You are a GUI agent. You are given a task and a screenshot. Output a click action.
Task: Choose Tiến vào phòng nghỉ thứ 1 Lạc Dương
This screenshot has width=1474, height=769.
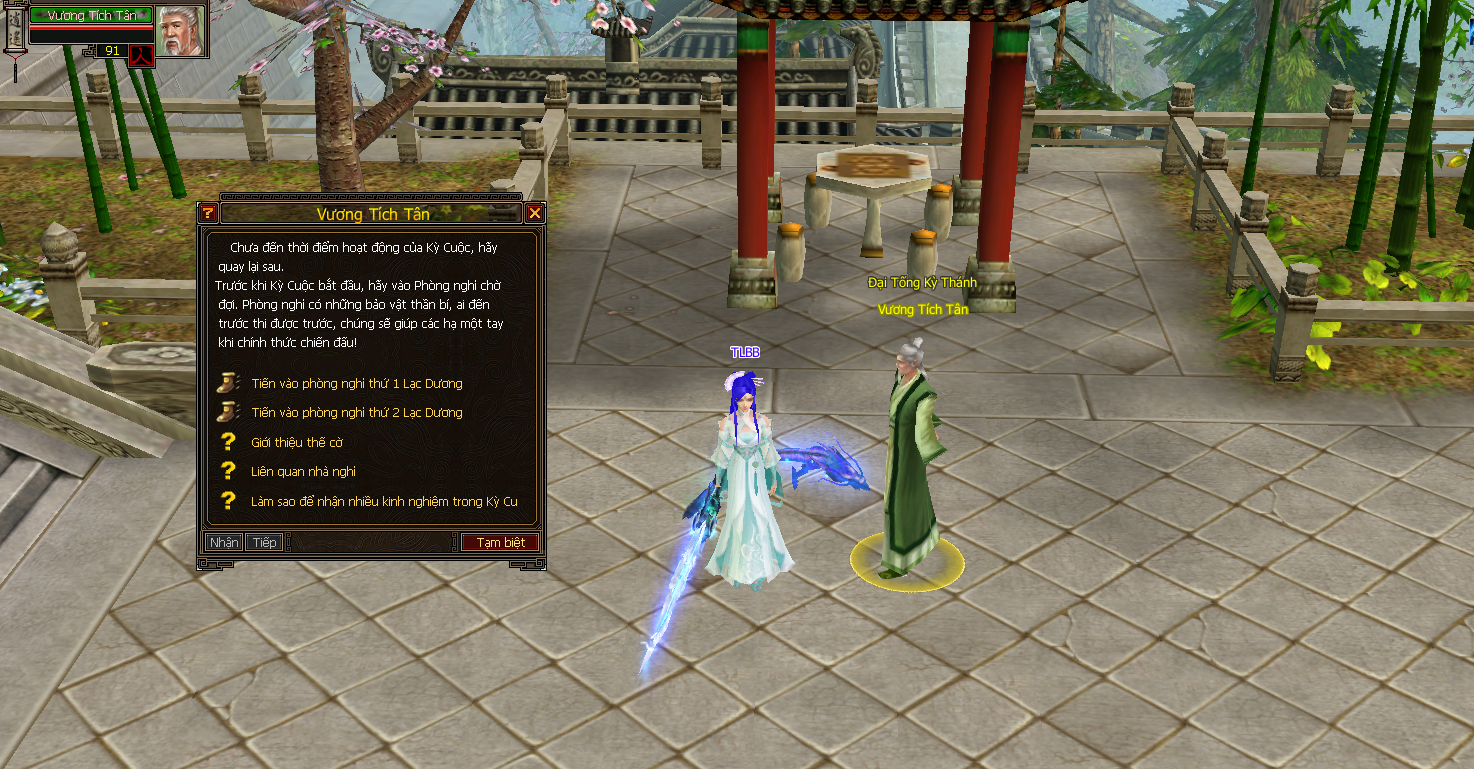click(356, 383)
